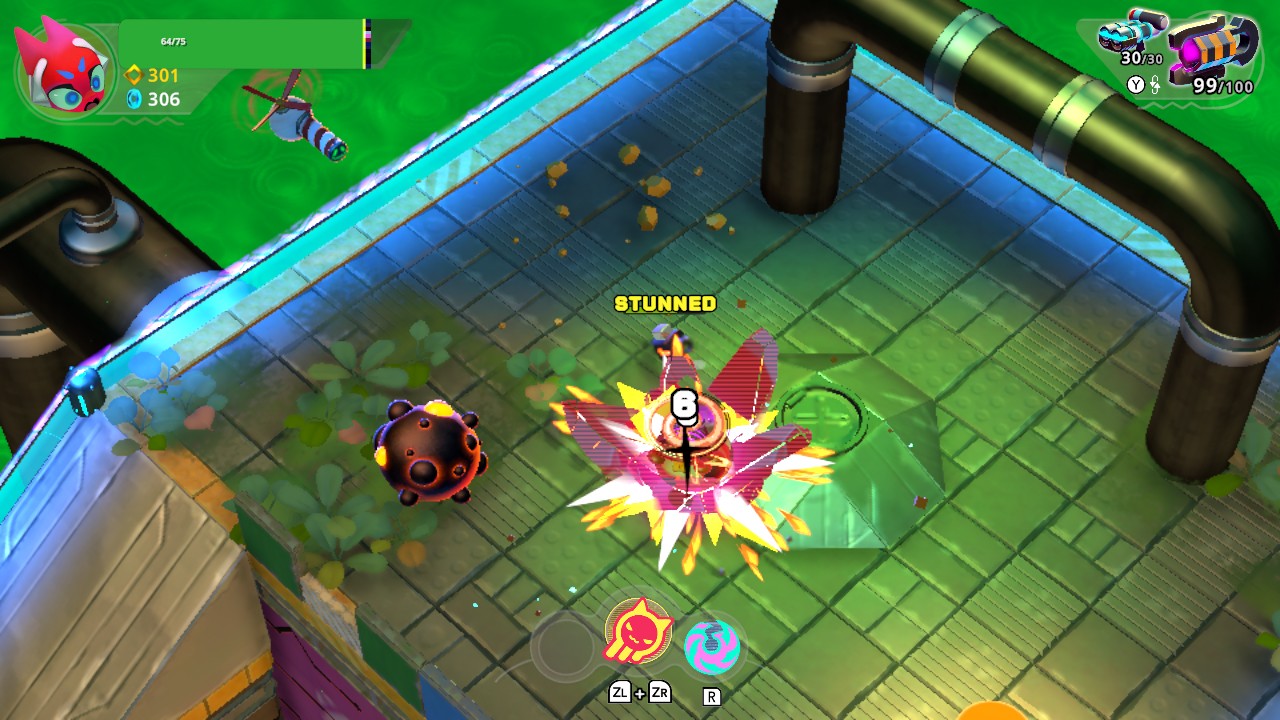Screen dimensions: 1280x720
Task: Select the purple bee-striped cannon weapon icon
Action: pyautogui.click(x=1210, y=47)
